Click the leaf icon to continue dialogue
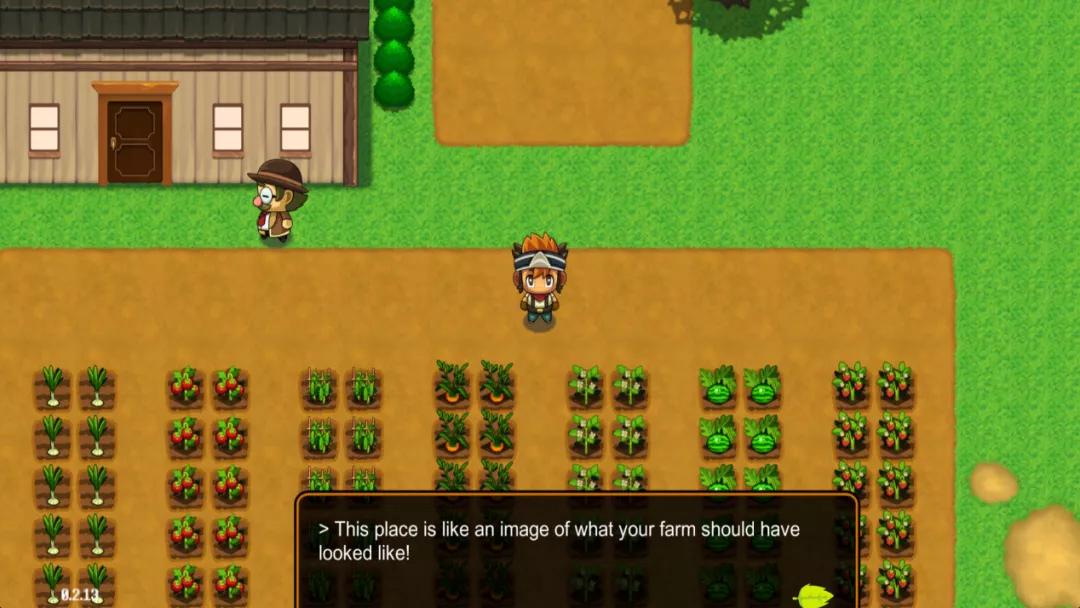The height and width of the screenshot is (608, 1080). click(x=813, y=596)
